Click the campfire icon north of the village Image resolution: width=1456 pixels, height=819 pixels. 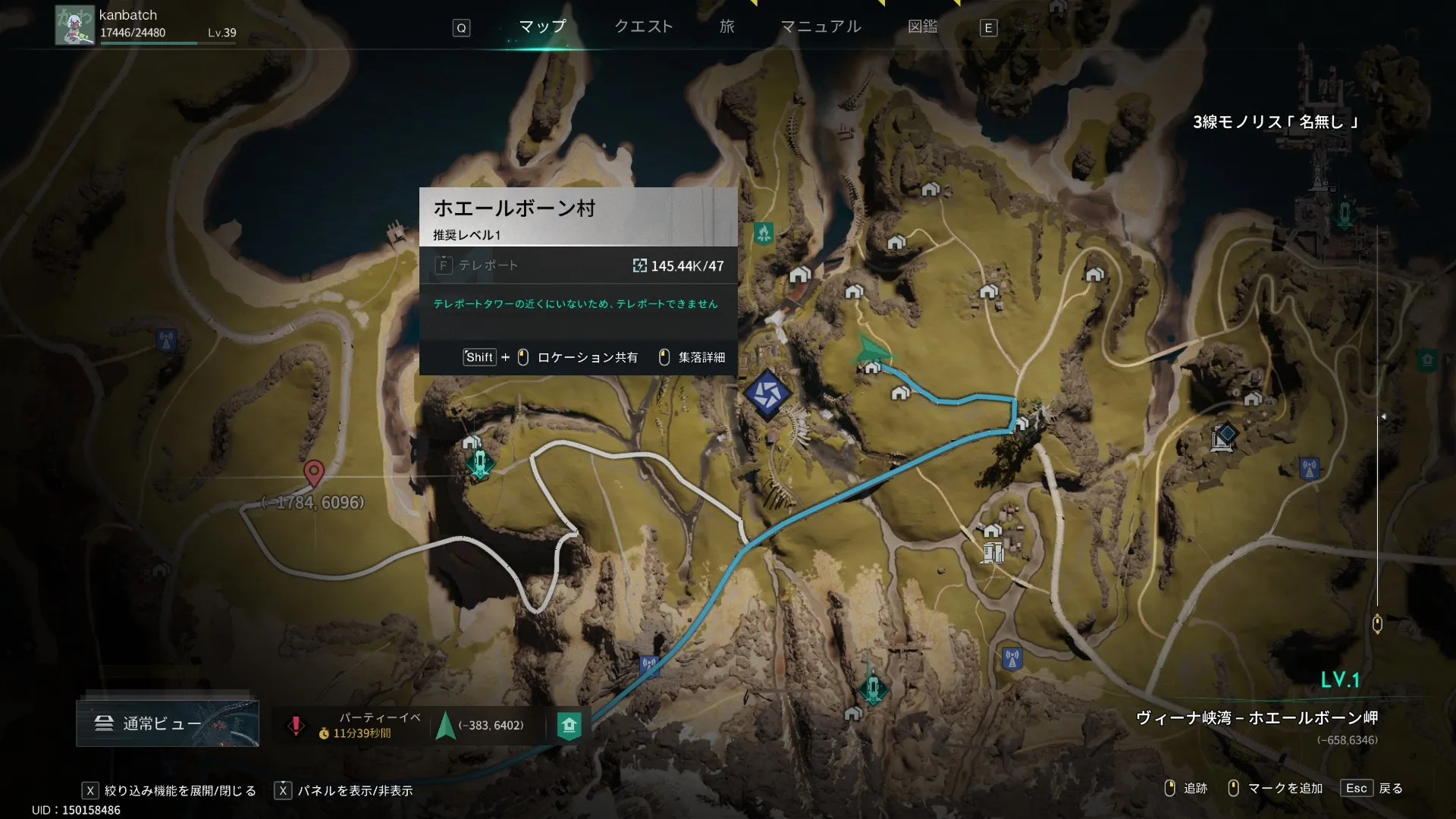[x=764, y=232]
